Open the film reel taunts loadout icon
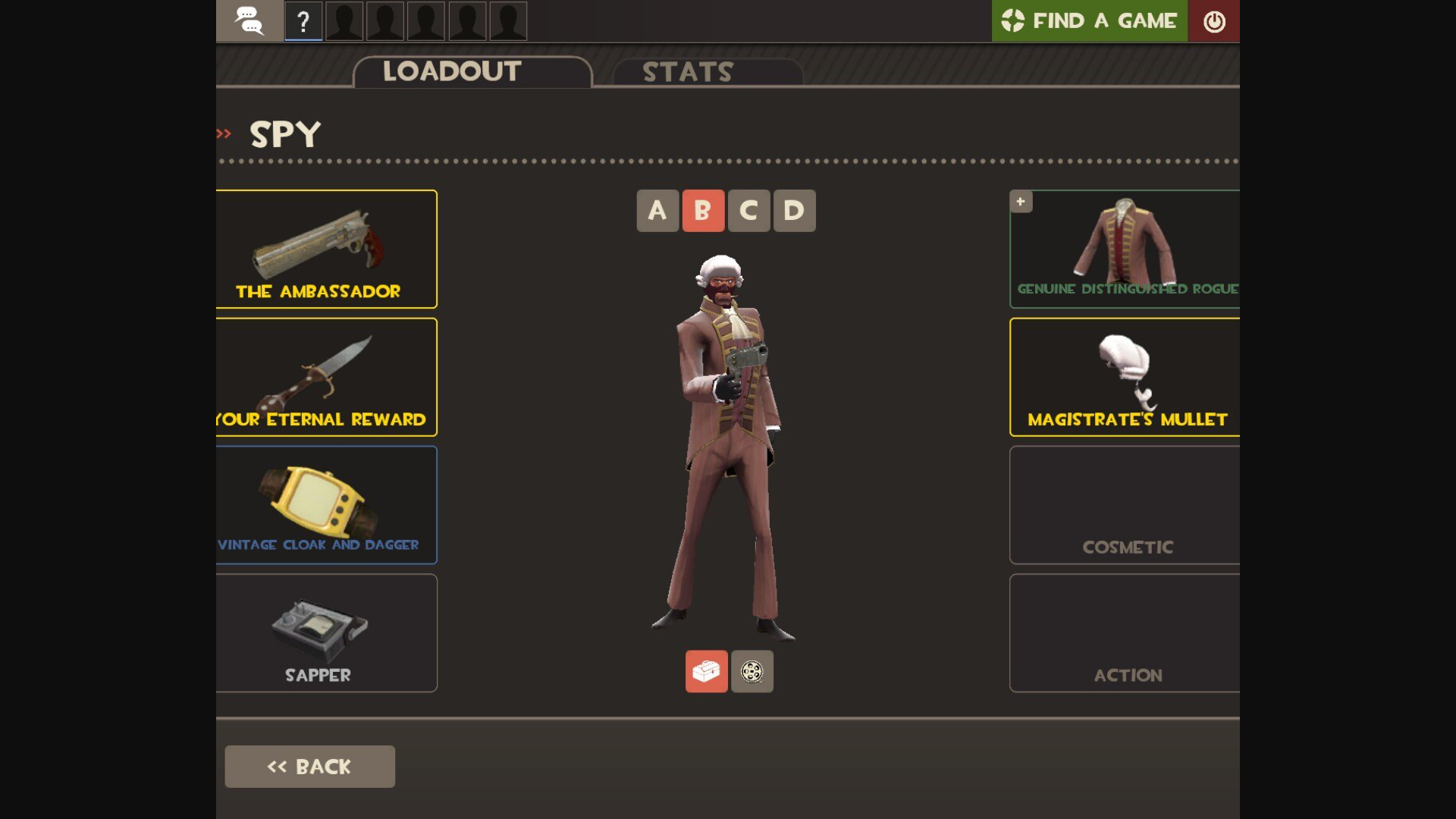This screenshot has width=1456, height=819. click(x=752, y=671)
